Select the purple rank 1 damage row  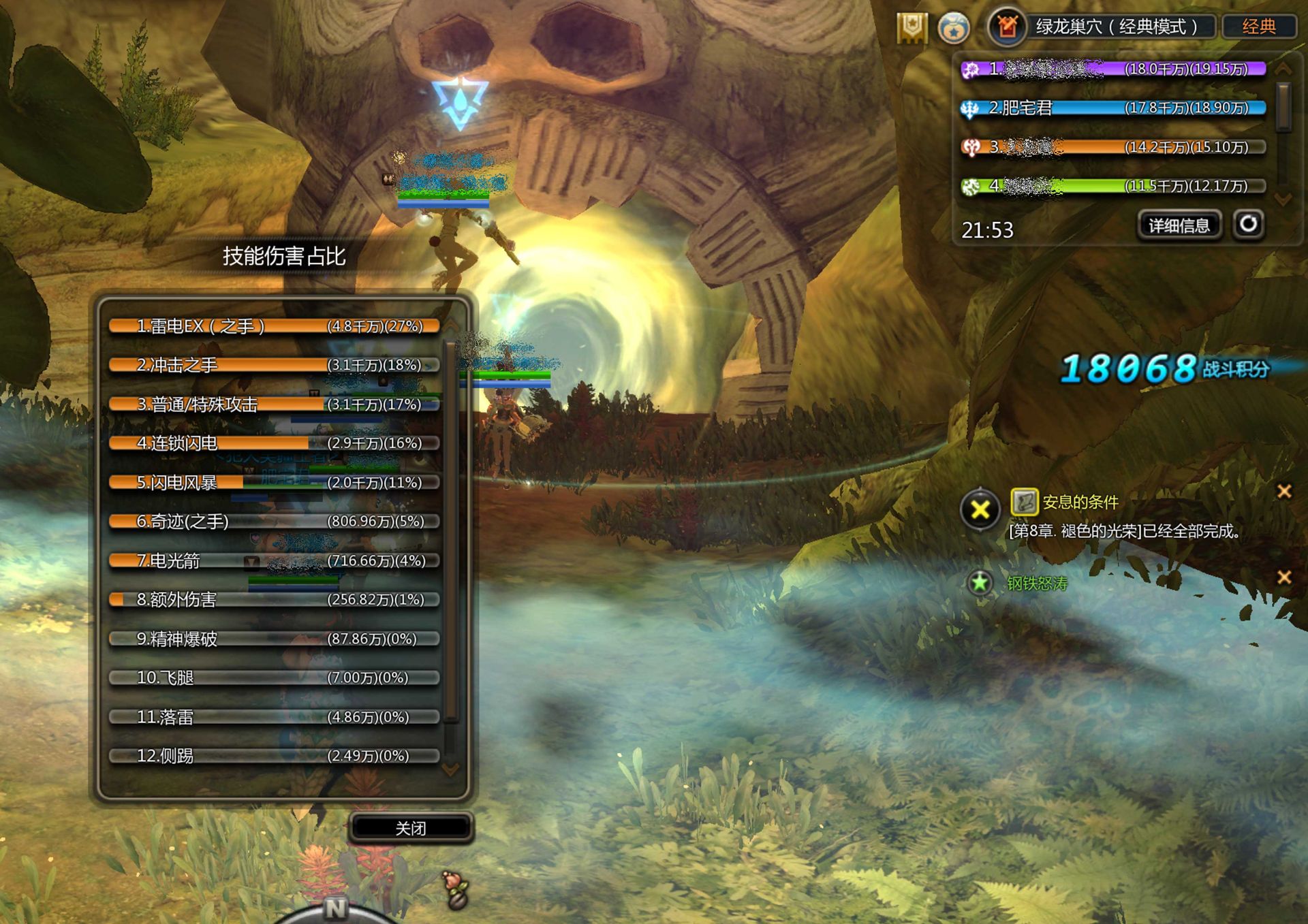coord(1112,69)
